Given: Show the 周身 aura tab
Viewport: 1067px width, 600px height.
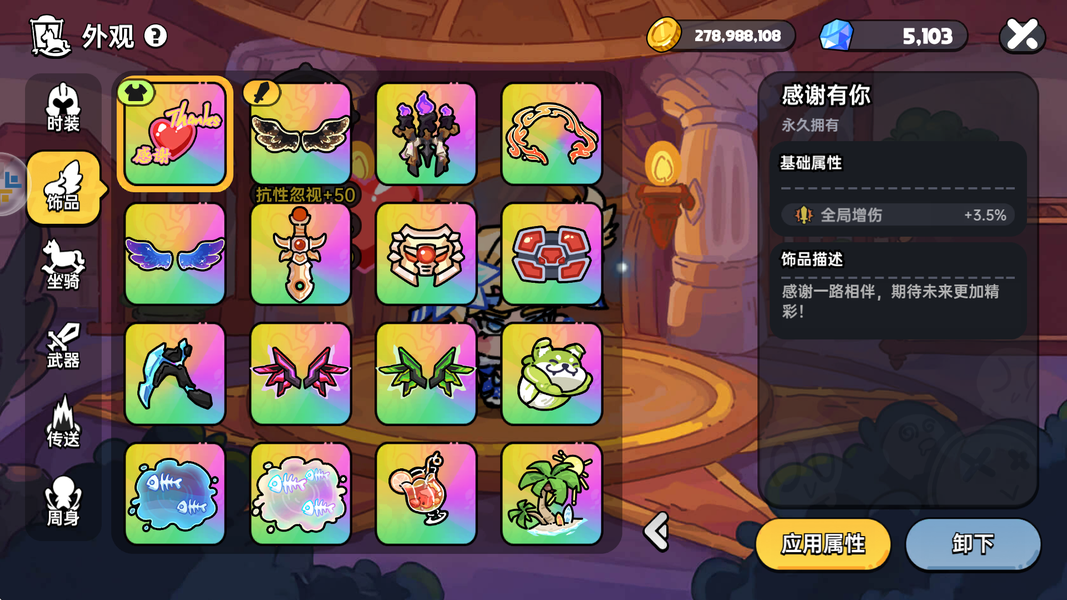Looking at the screenshot, I should click(x=63, y=501).
